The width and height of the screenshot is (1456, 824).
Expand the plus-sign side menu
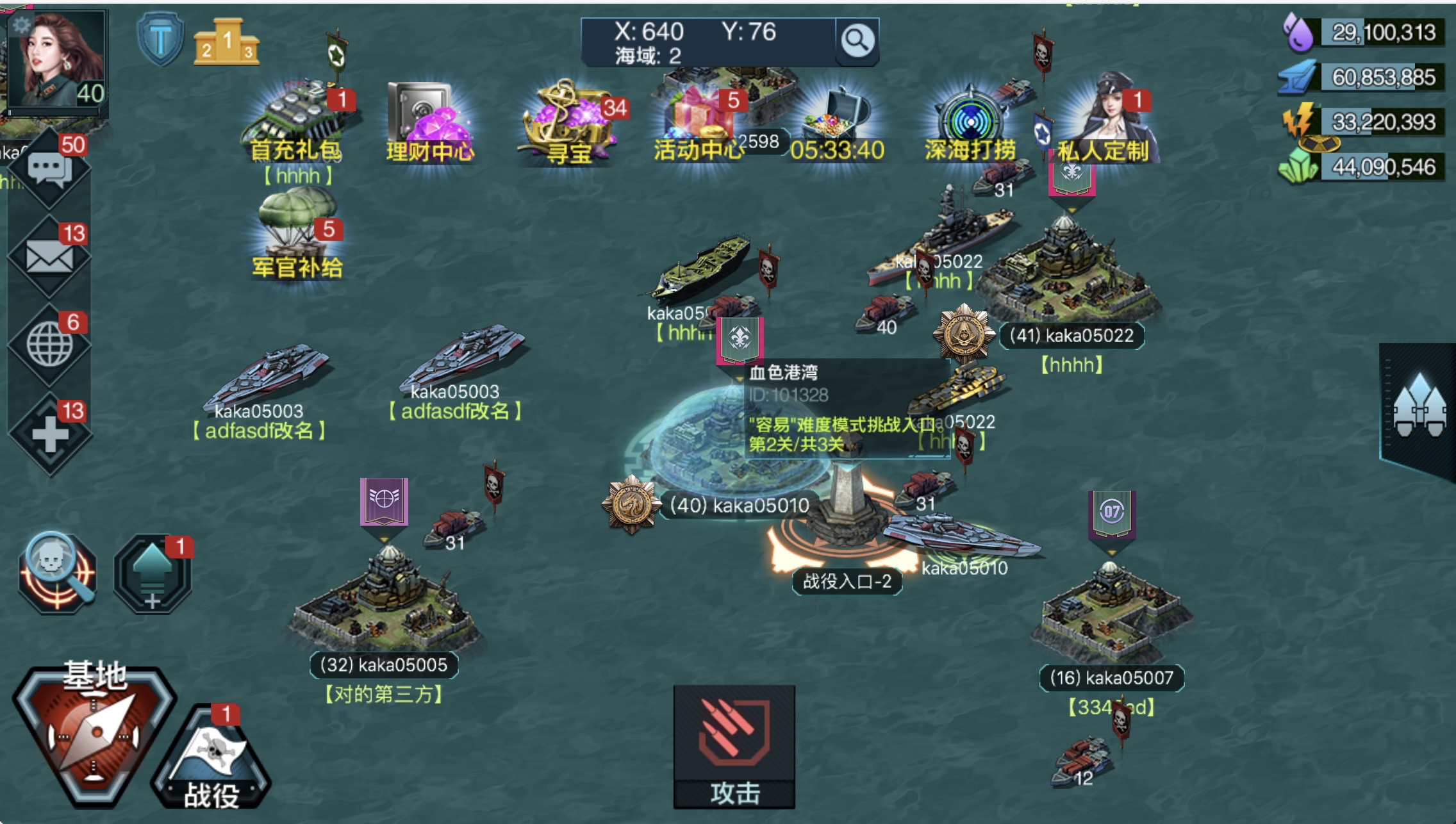pyautogui.click(x=50, y=434)
